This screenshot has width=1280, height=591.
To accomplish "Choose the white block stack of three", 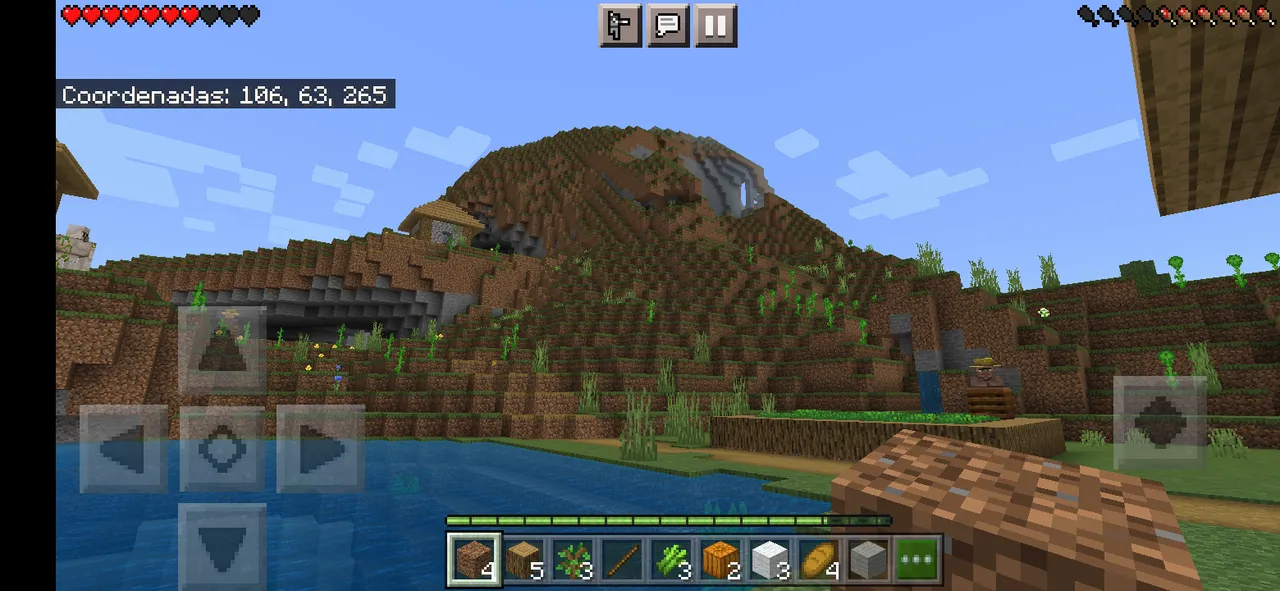I will click(768, 559).
